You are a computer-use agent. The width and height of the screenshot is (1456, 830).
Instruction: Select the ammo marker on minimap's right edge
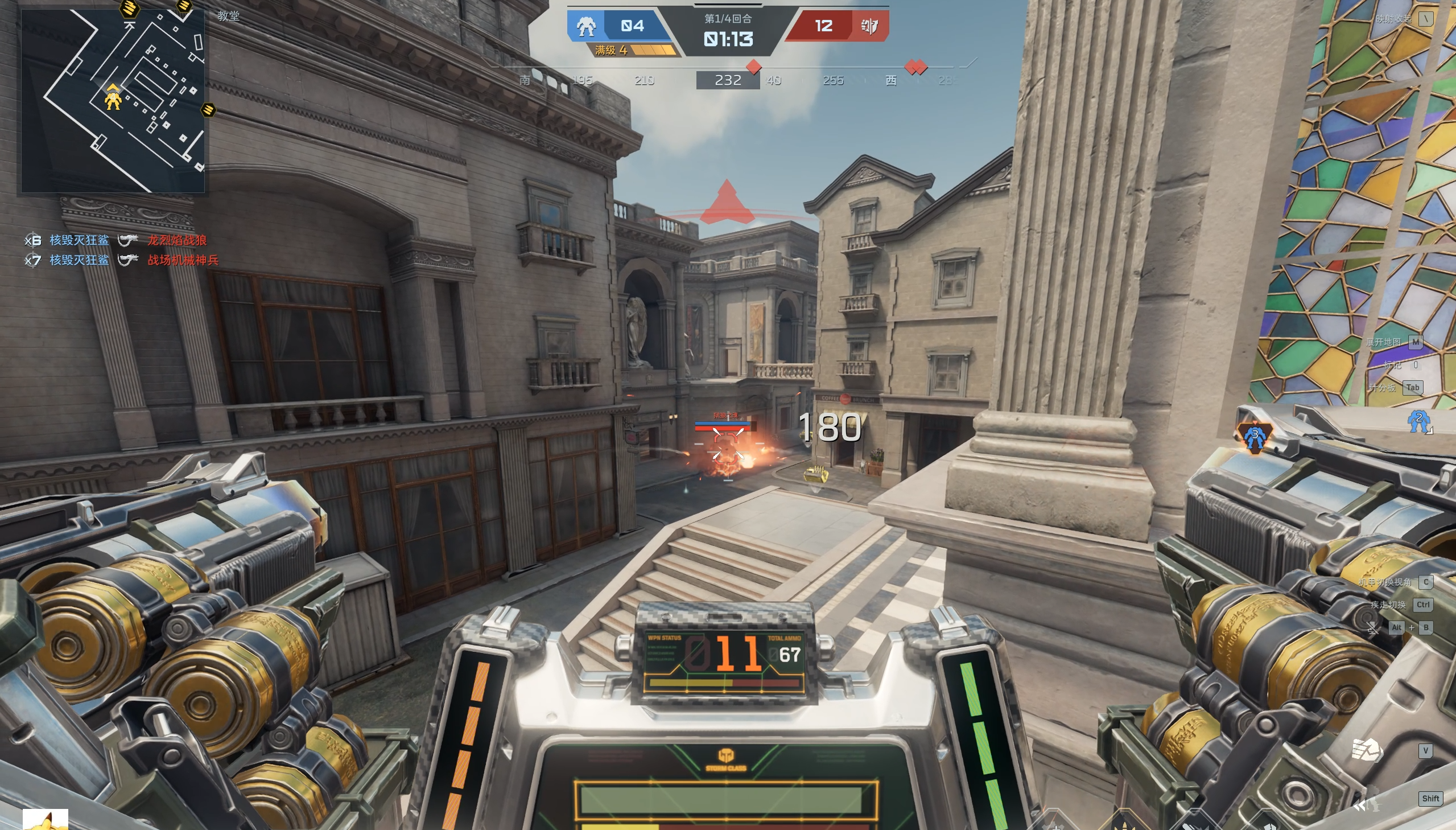[x=208, y=109]
